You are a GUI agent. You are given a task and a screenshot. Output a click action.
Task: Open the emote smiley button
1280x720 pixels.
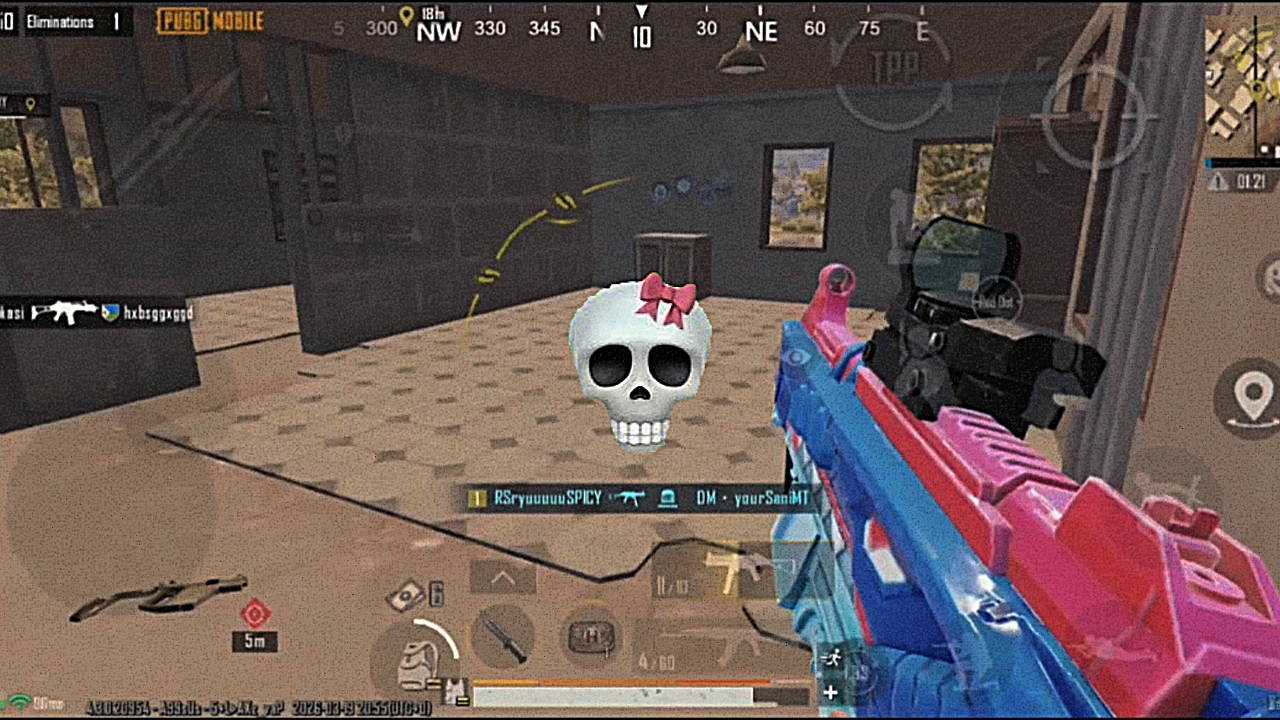1270,273
